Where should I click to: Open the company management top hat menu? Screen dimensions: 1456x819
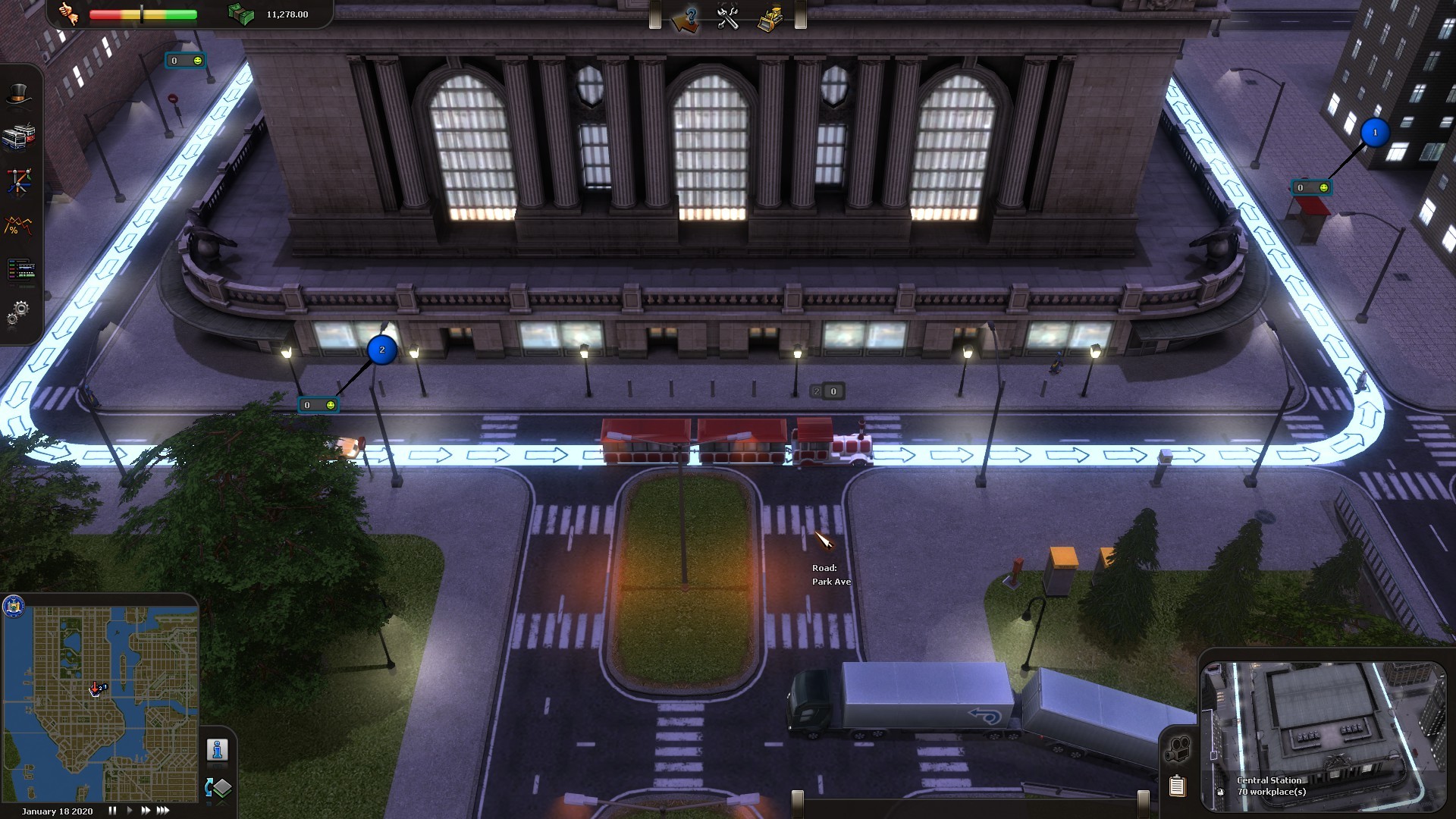19,93
